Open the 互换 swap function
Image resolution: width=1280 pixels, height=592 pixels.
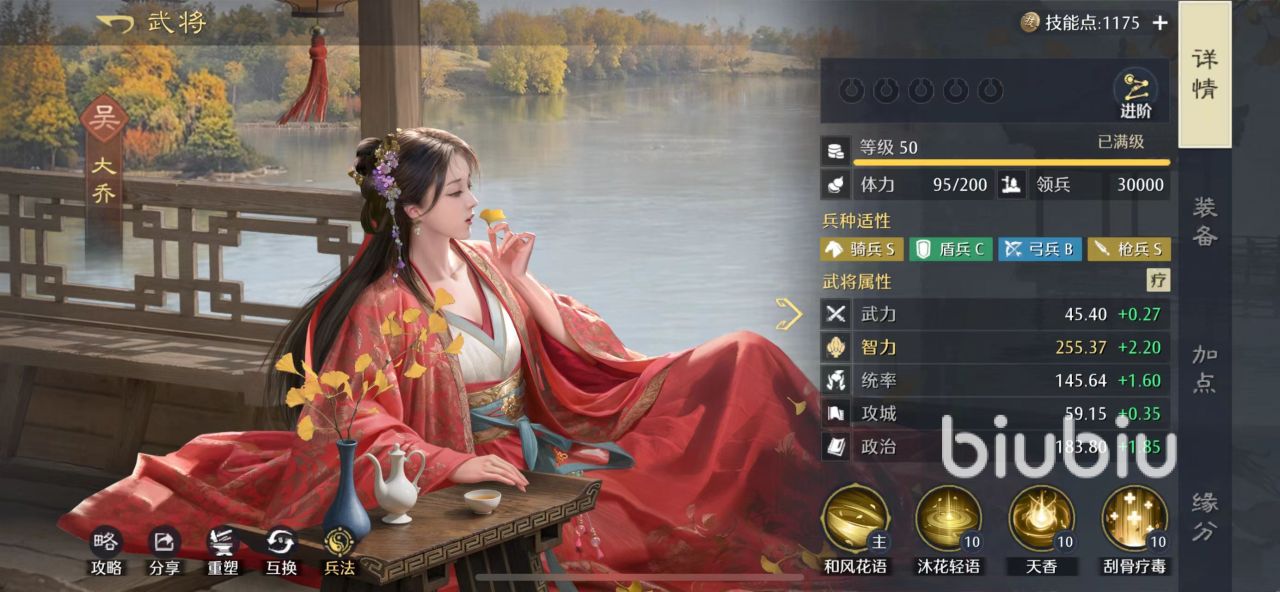pyautogui.click(x=281, y=550)
